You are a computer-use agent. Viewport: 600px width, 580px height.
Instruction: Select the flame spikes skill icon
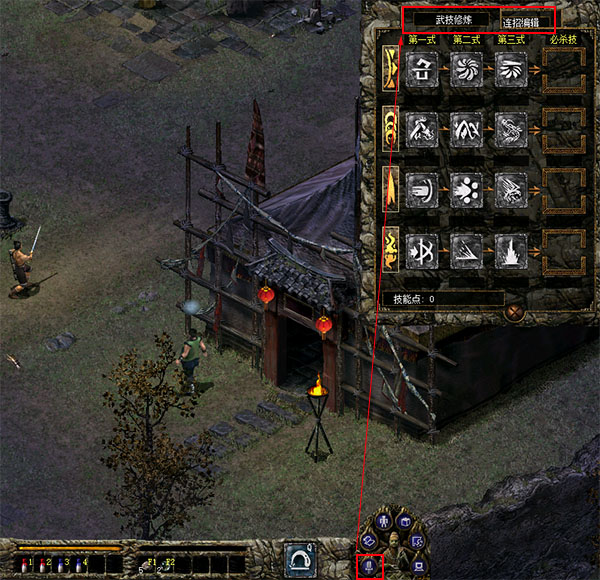510,246
